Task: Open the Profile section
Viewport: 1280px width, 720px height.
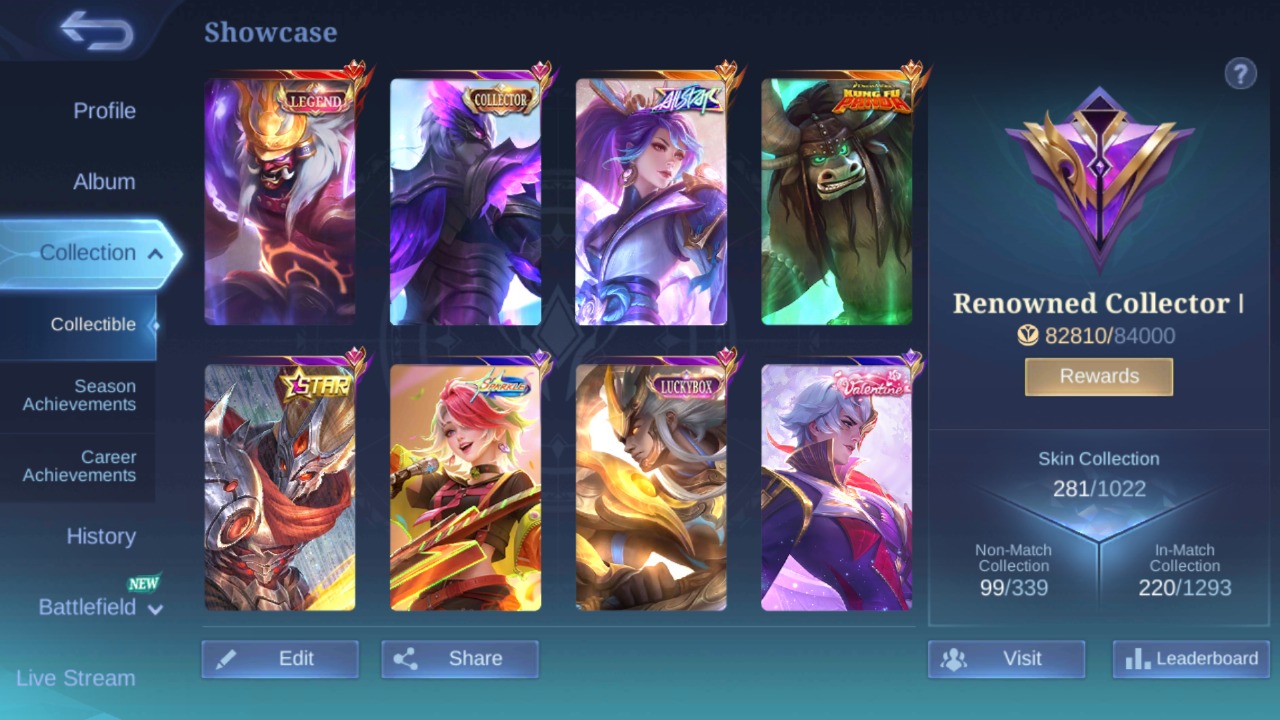Action: click(106, 111)
